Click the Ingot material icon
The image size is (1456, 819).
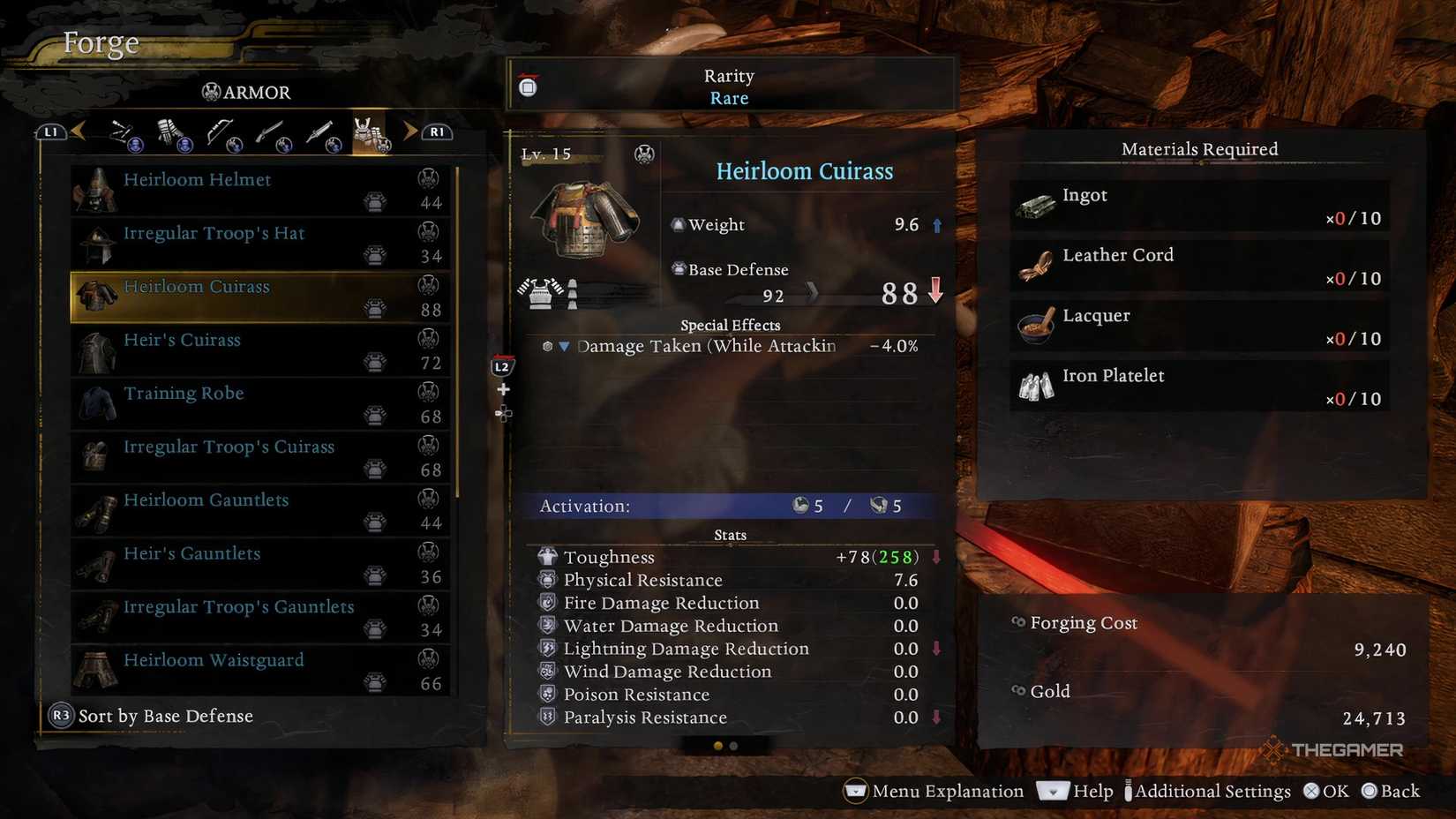[1036, 205]
